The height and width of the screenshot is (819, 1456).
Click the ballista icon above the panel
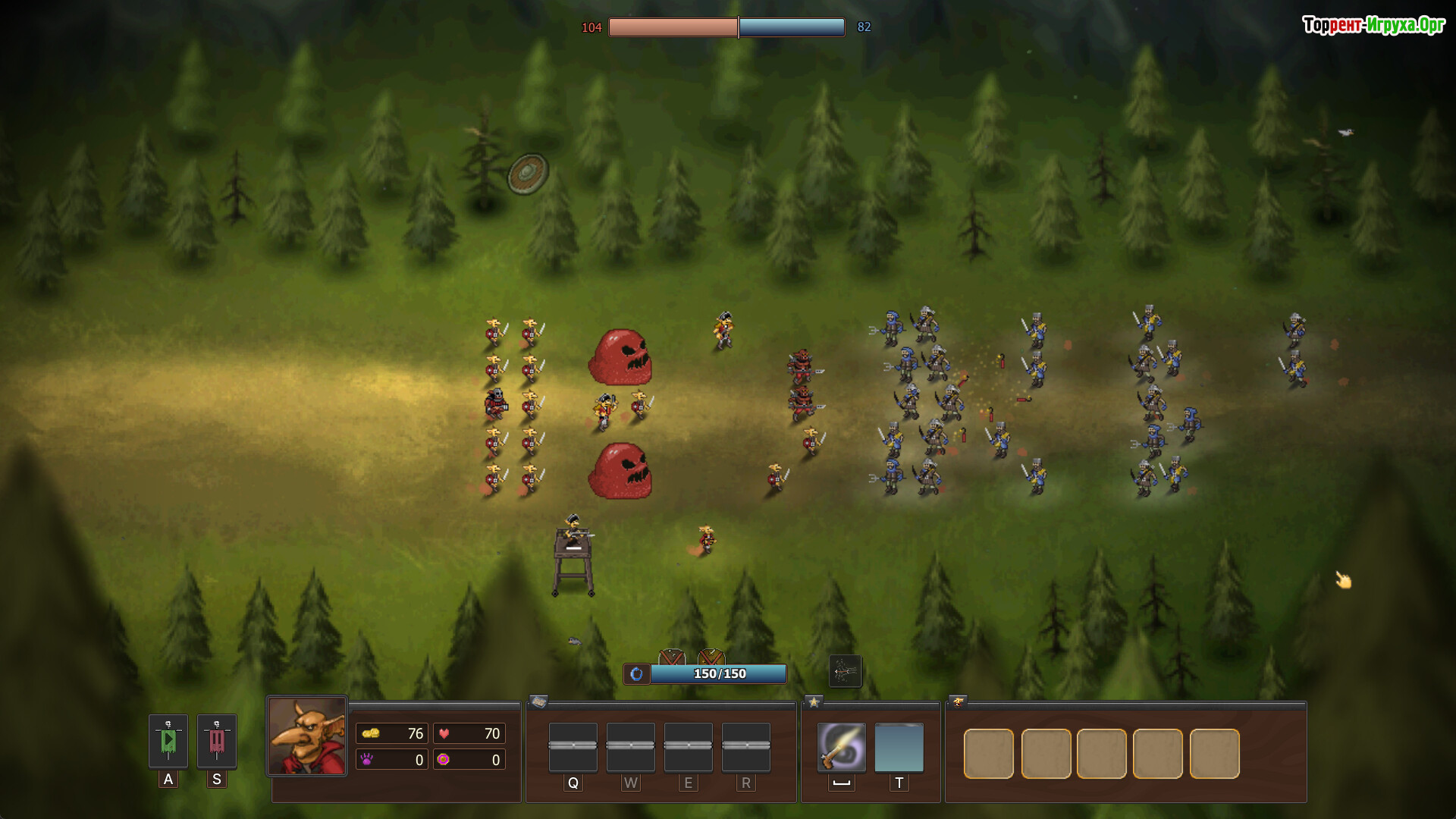click(845, 671)
